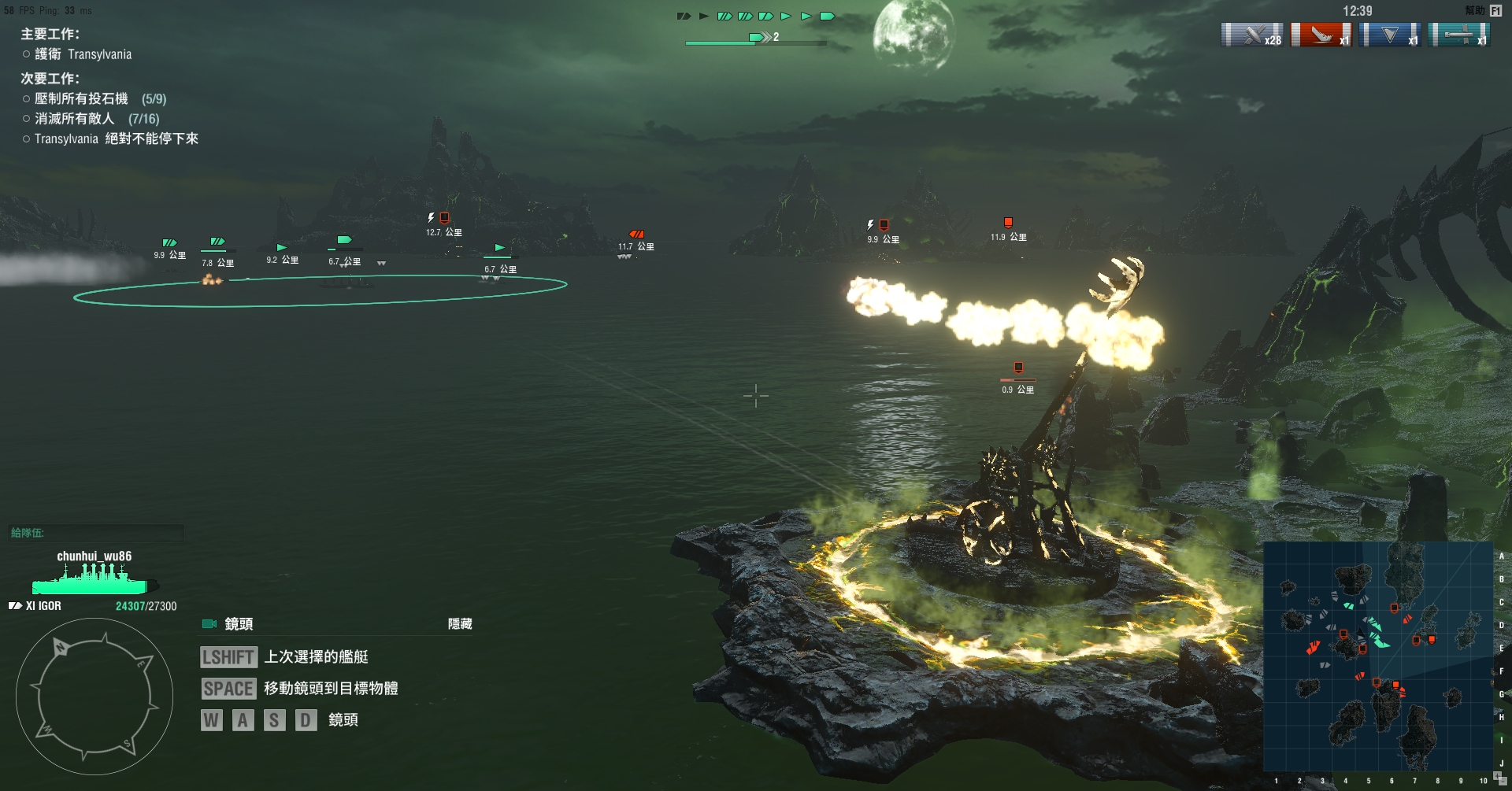
Task: Hide the camera controls hint panel (隱藏)
Action: click(460, 624)
